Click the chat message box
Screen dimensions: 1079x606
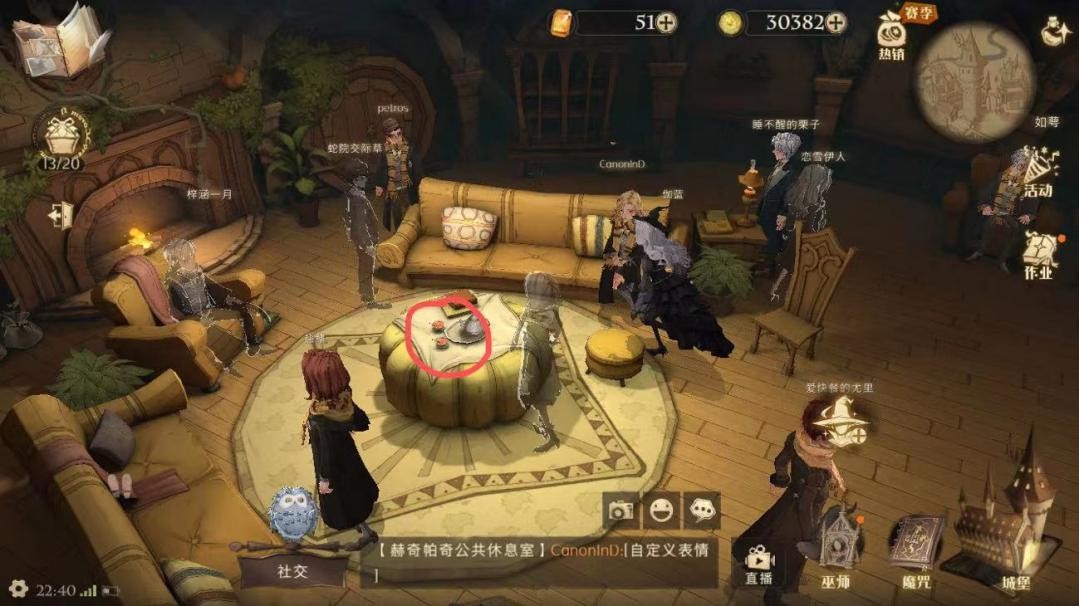[x=545, y=560]
